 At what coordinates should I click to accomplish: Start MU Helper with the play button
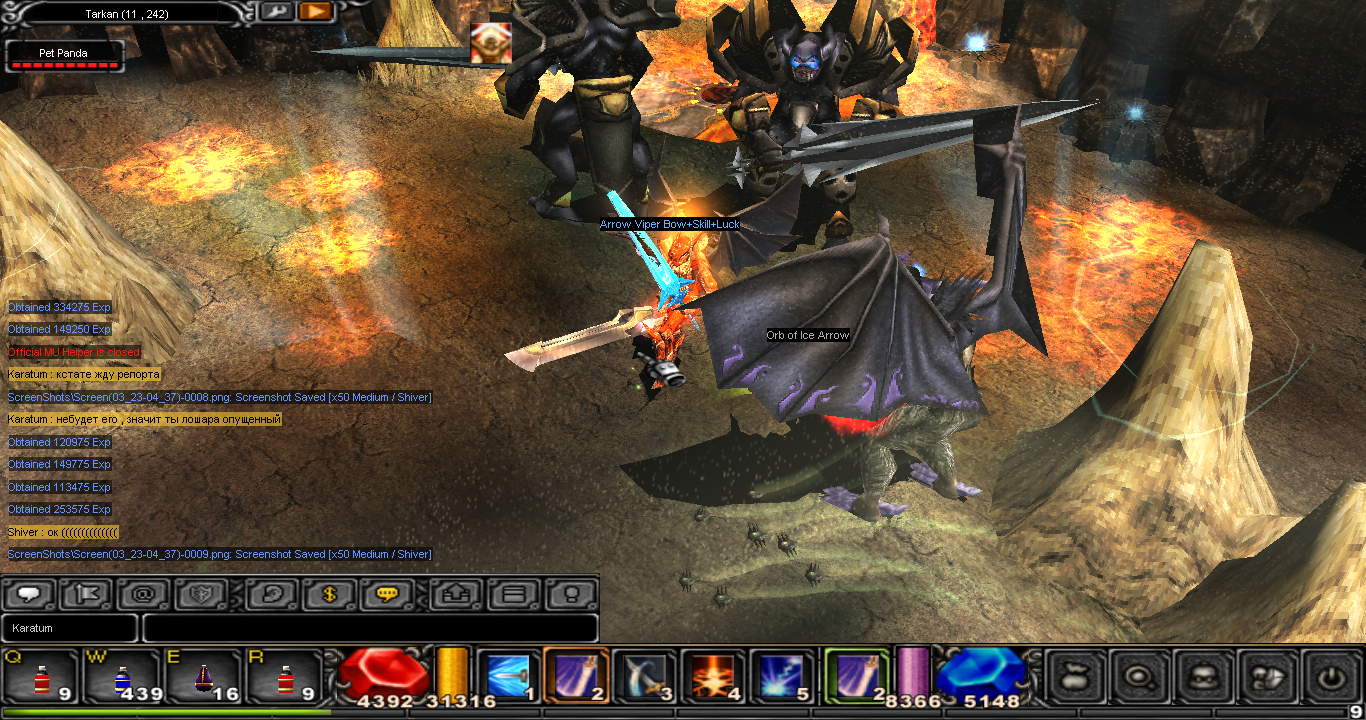tap(314, 11)
